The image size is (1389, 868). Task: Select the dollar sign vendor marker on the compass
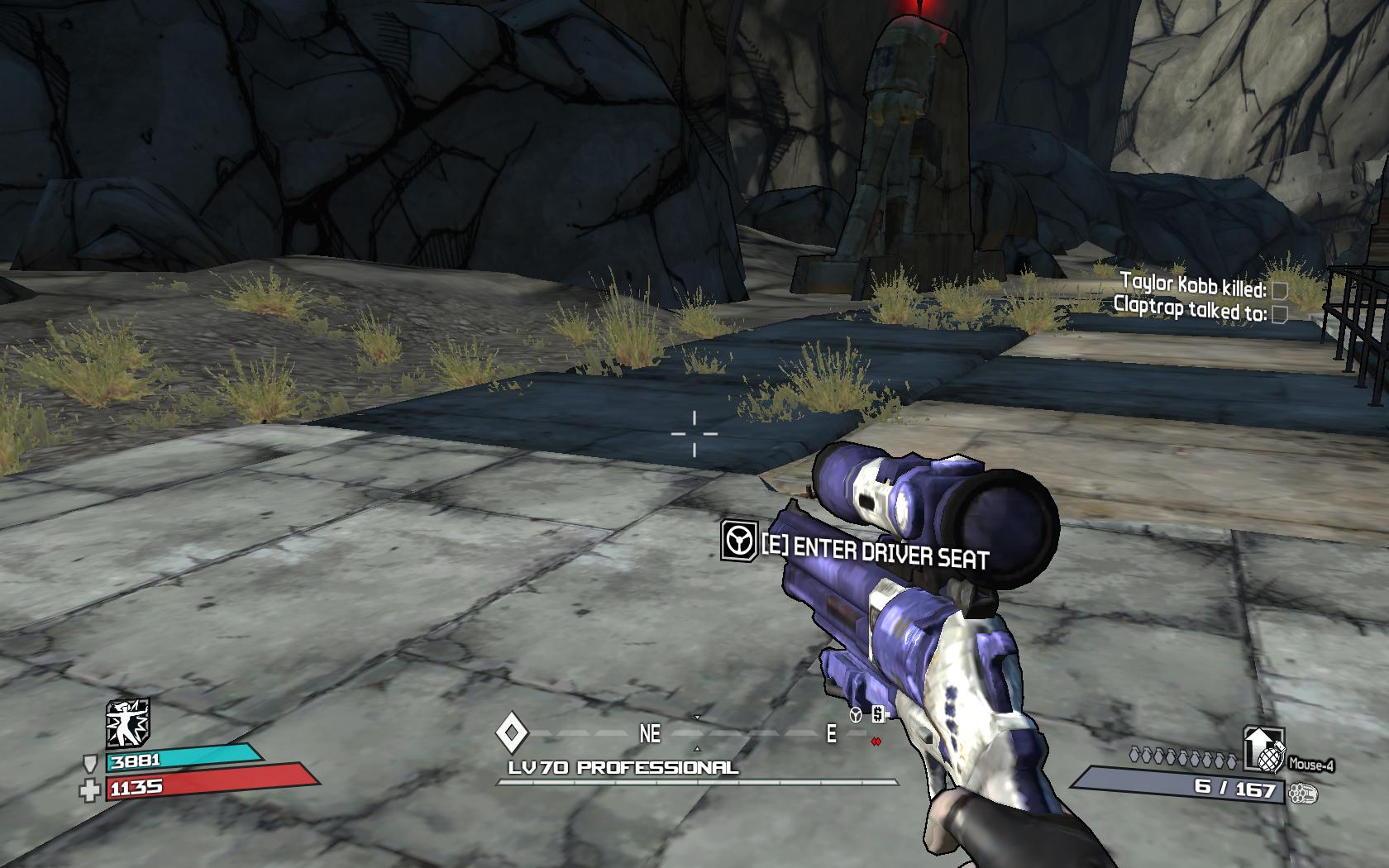878,714
